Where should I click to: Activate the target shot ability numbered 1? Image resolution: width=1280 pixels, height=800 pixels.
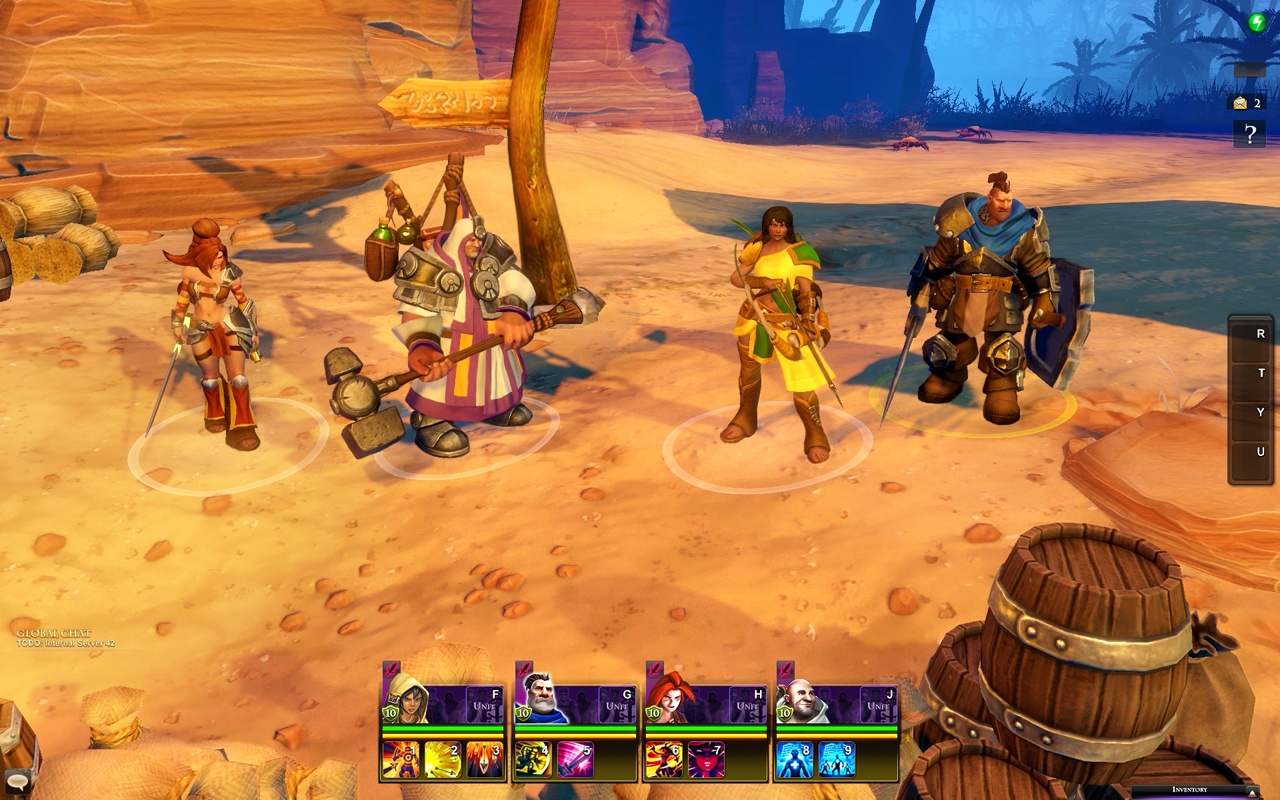(x=401, y=760)
